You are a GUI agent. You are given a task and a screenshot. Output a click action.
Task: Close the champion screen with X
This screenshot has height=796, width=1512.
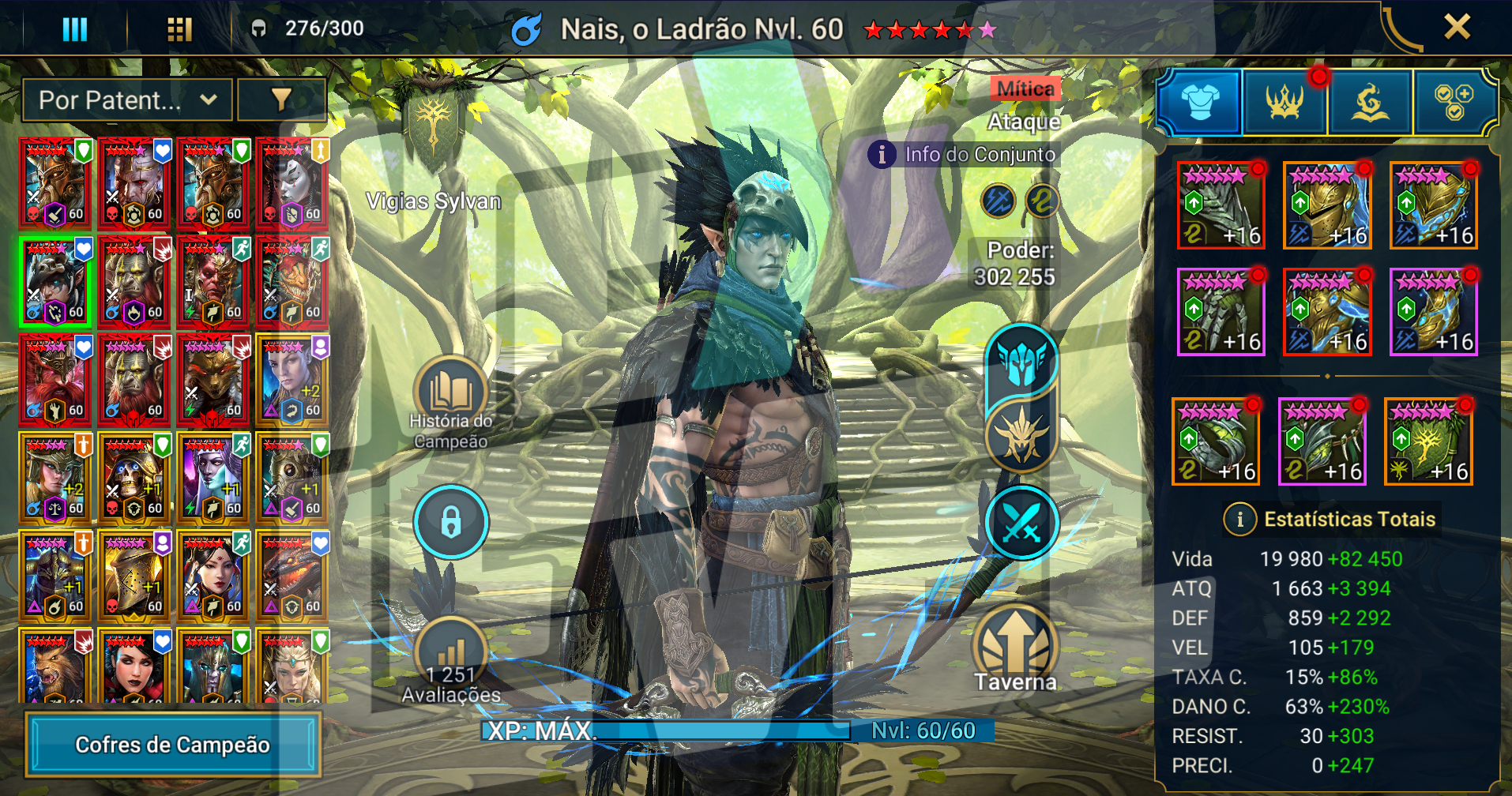point(1457,27)
